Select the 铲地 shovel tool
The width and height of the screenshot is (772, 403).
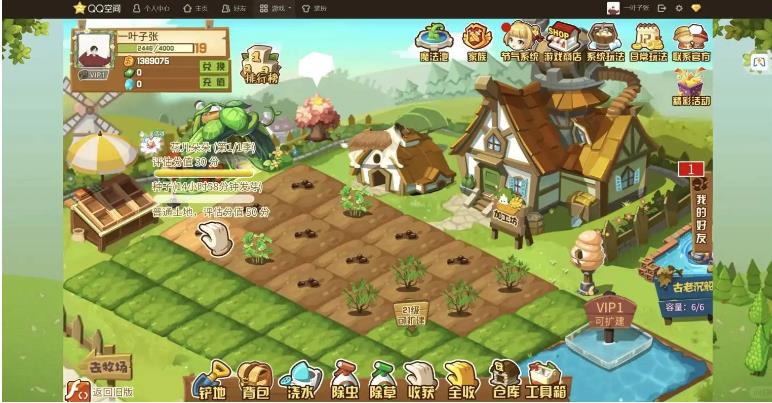(x=211, y=380)
